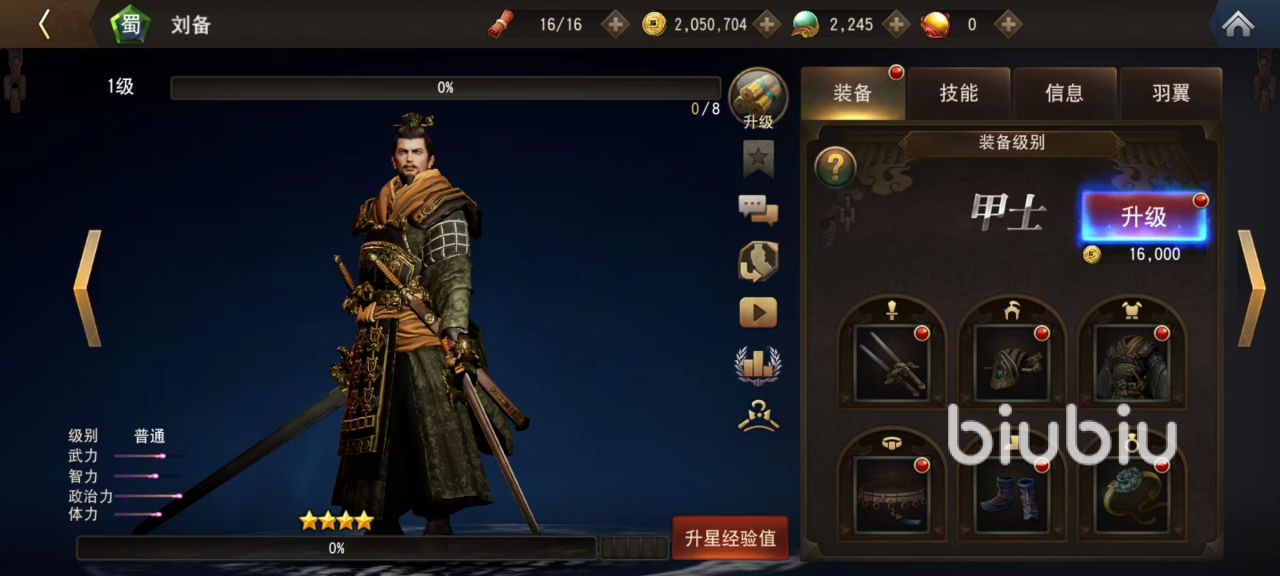
Task: Open the equipment help question mark
Action: [835, 167]
